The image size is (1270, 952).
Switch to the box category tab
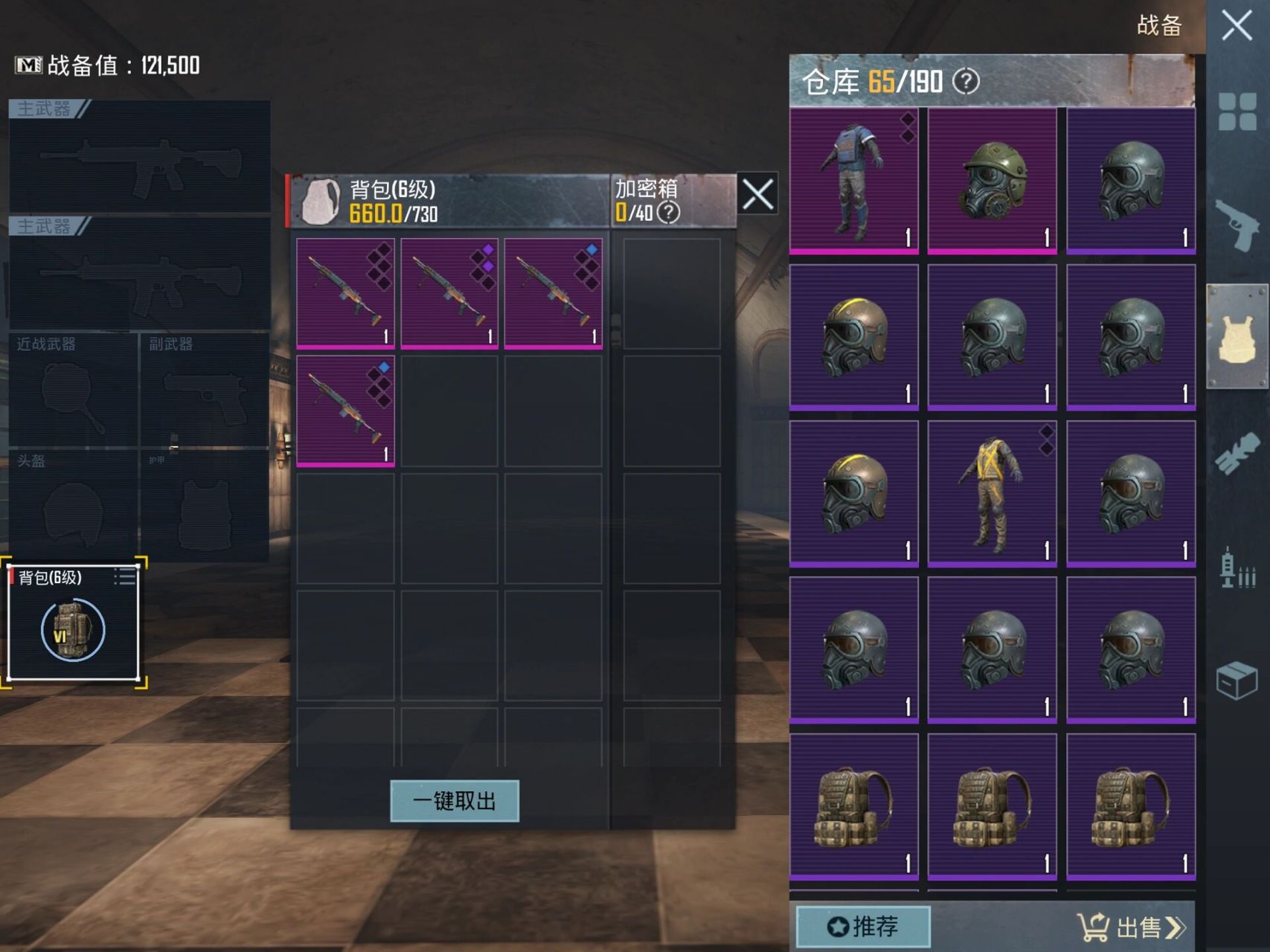(x=1237, y=680)
